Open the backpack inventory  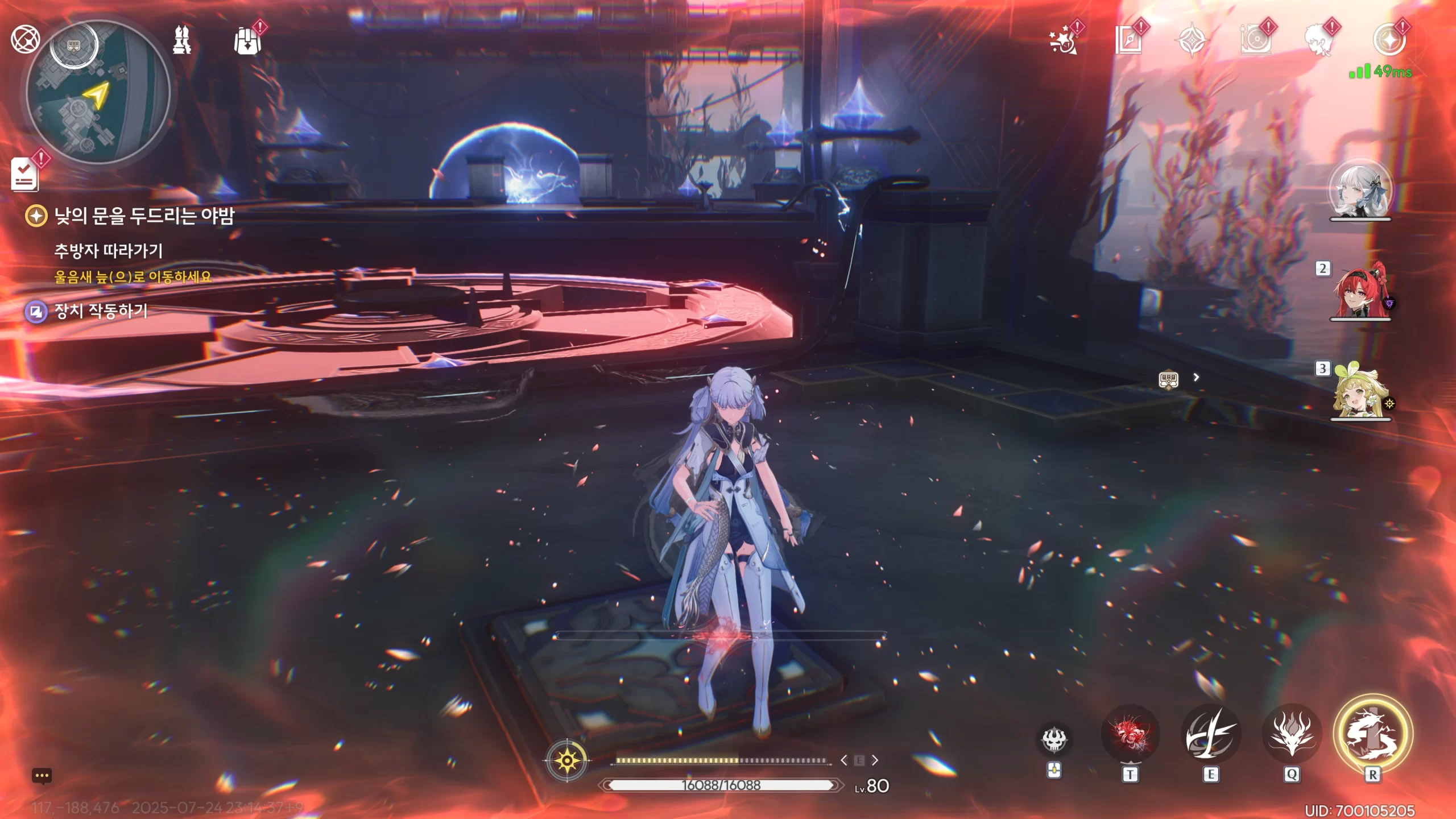click(247, 41)
